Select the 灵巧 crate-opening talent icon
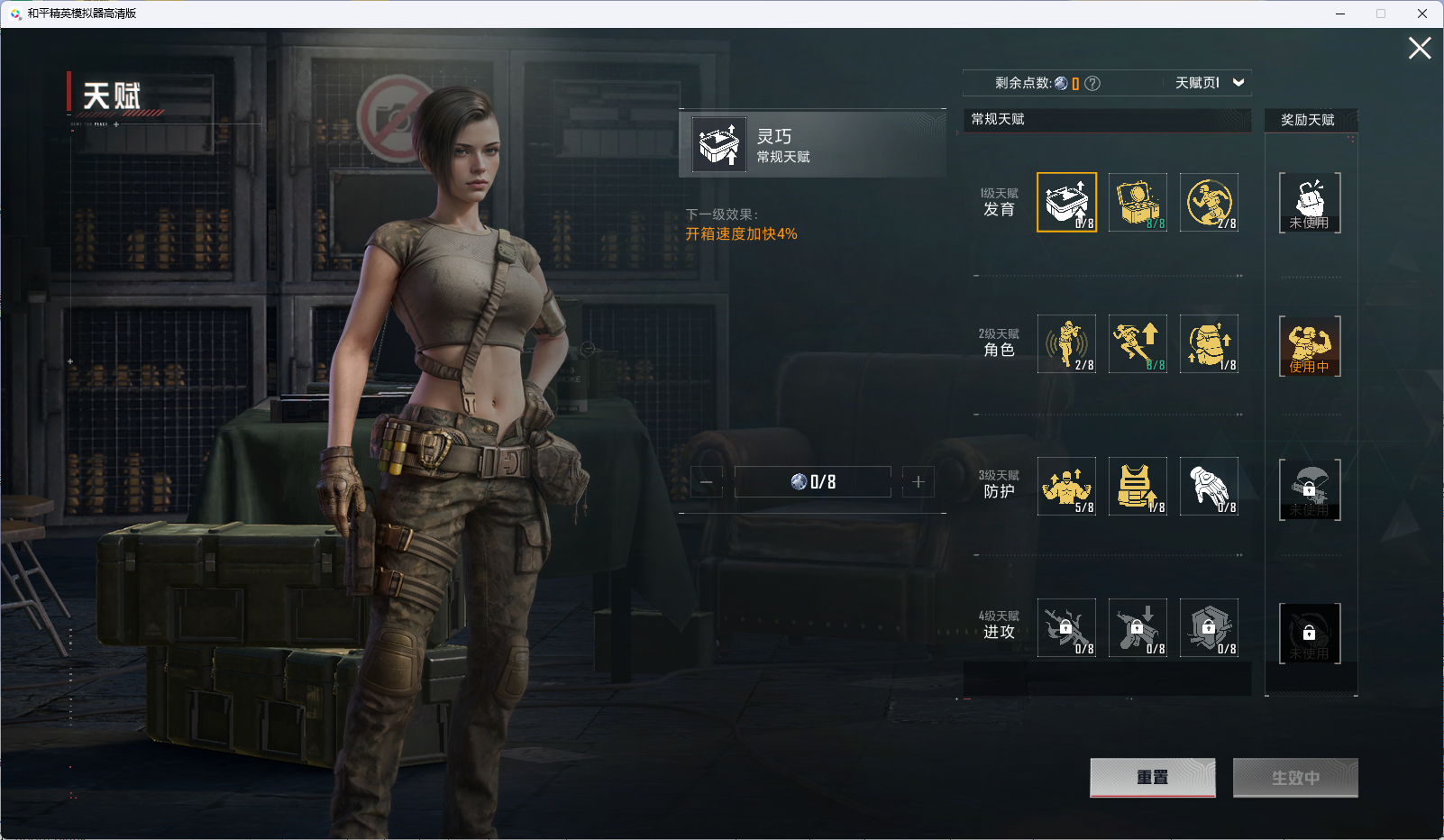The height and width of the screenshot is (840, 1444). click(1066, 202)
